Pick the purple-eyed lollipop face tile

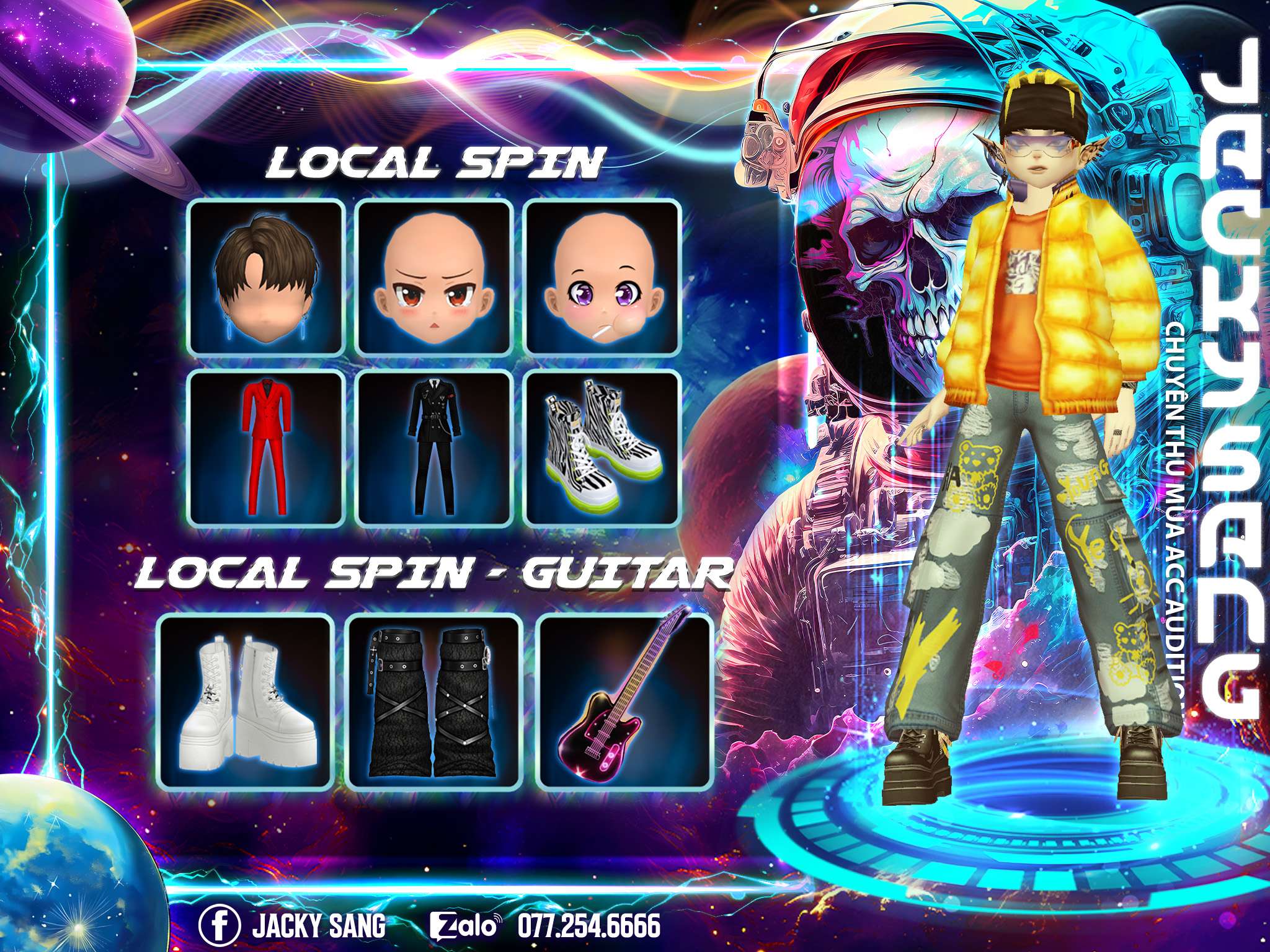[603, 277]
